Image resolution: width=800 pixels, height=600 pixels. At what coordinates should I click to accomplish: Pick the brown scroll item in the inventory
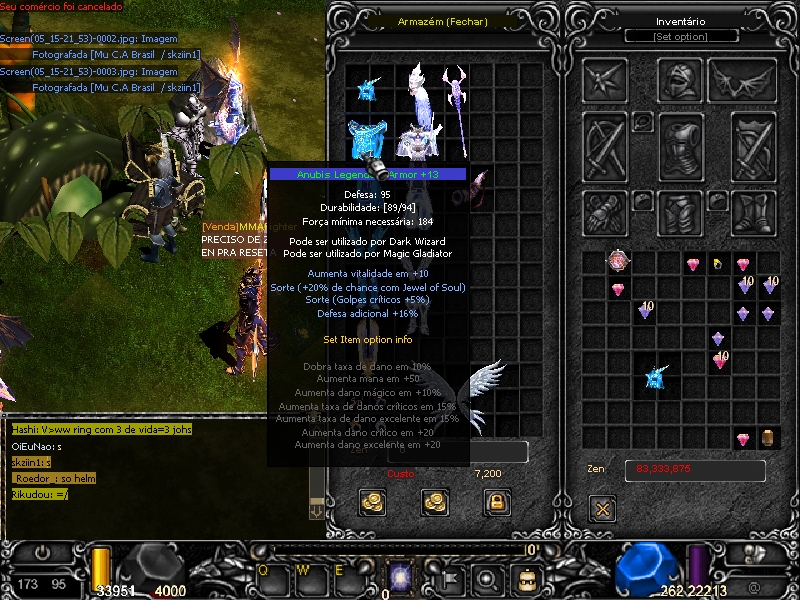767,438
